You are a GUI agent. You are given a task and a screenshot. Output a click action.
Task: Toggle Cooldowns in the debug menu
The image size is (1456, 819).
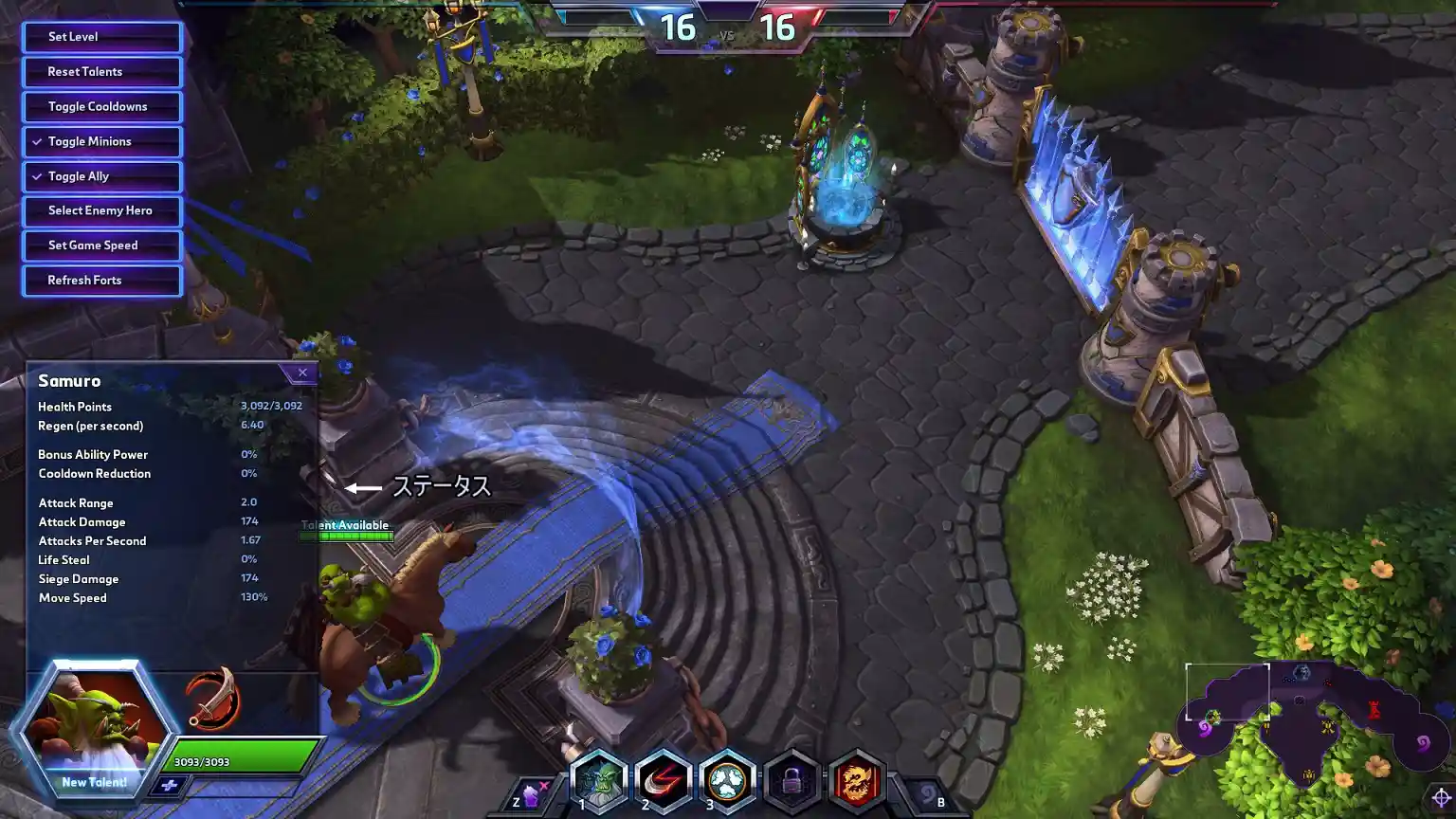pyautogui.click(x=102, y=107)
